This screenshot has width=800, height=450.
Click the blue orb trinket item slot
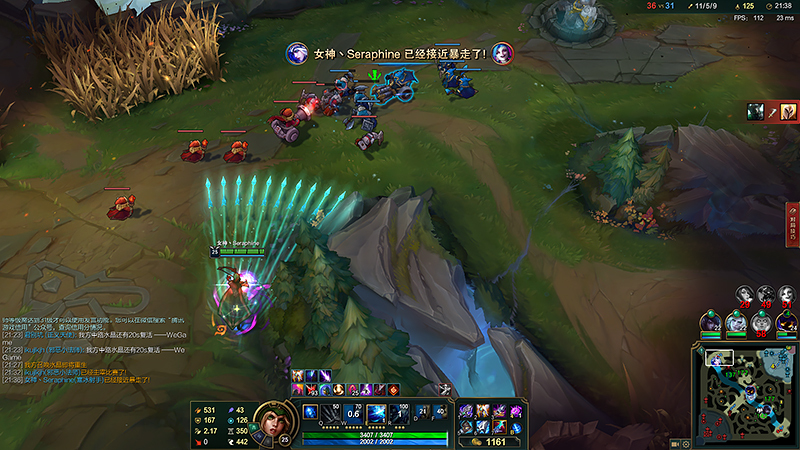pyautogui.click(x=516, y=428)
